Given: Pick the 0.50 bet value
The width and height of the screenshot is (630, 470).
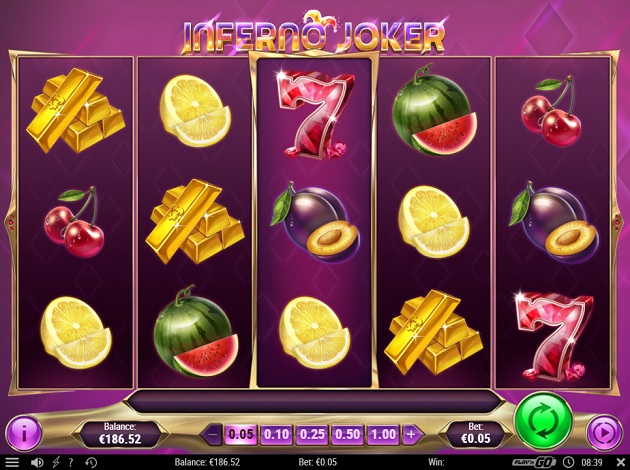Looking at the screenshot, I should pyautogui.click(x=347, y=434).
